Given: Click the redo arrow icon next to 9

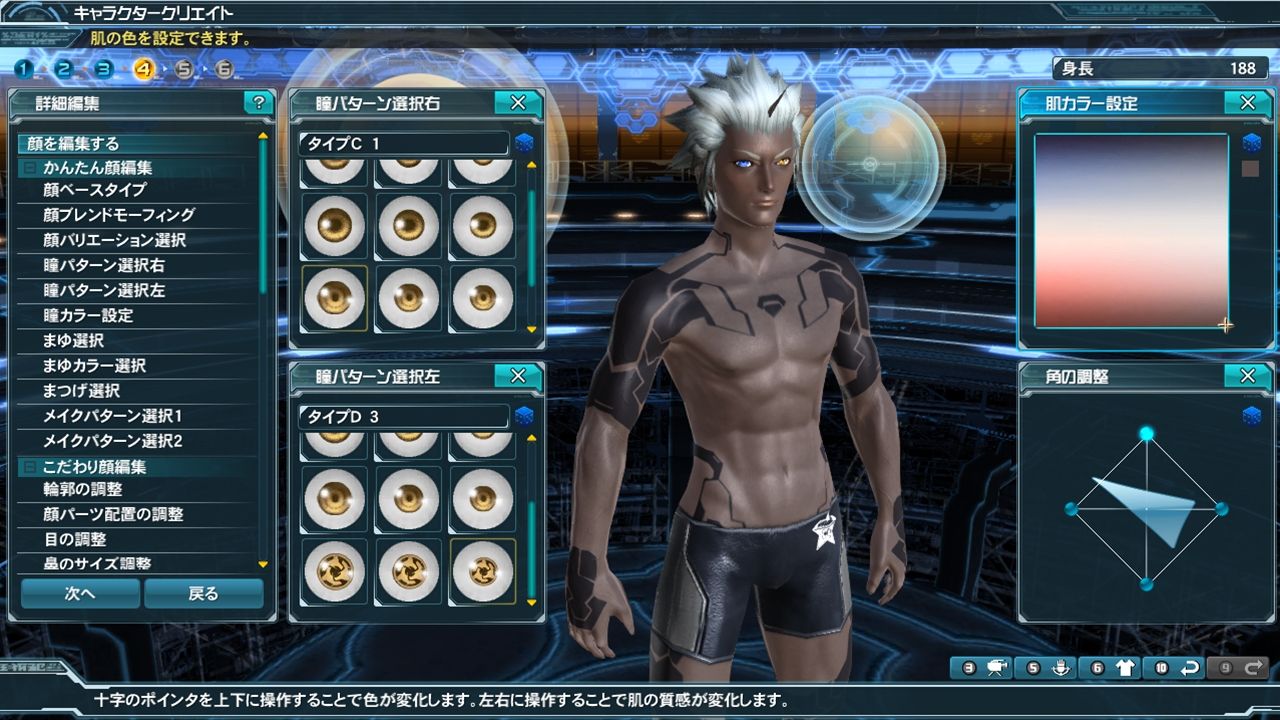Looking at the screenshot, I should (1256, 667).
